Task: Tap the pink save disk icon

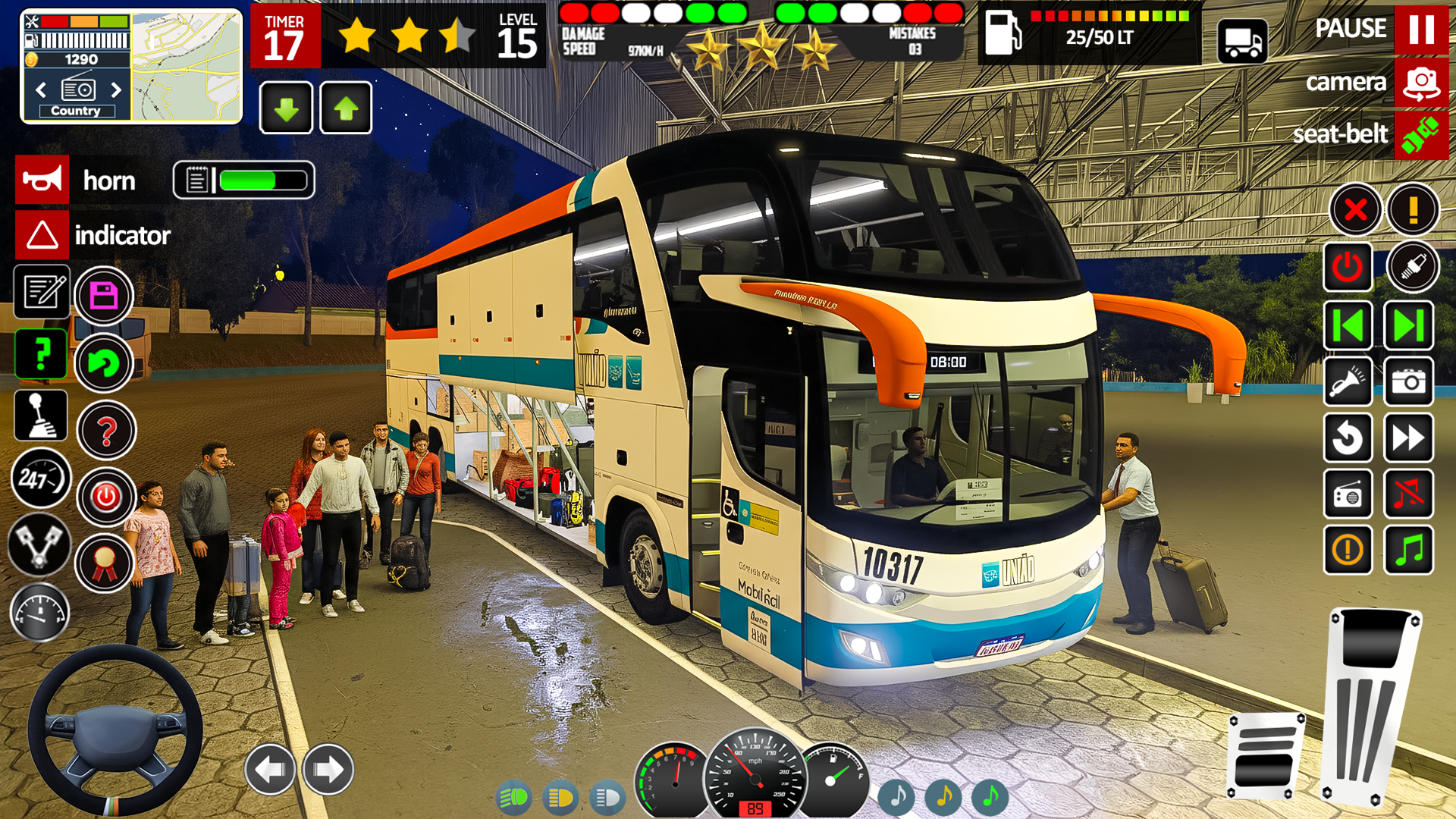Action: click(104, 296)
